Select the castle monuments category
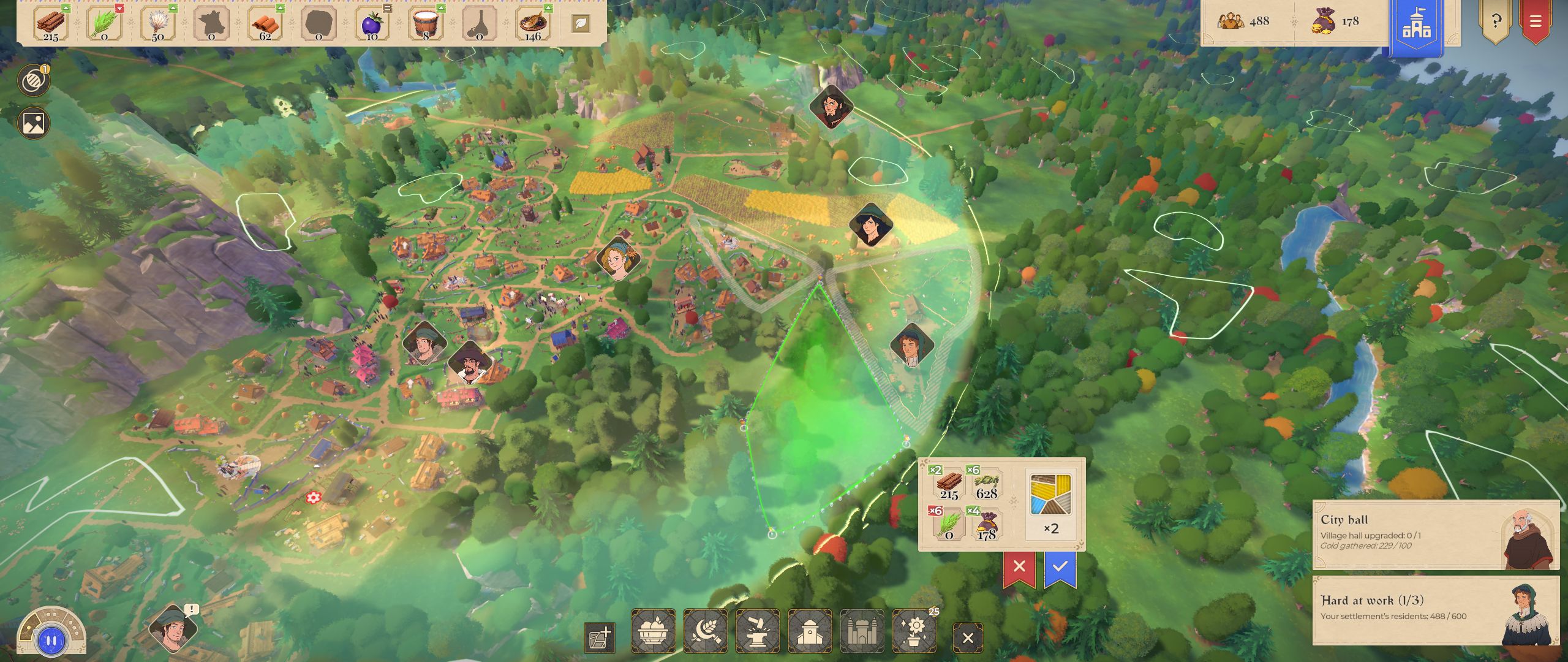This screenshot has height=662, width=1568. coord(862,631)
